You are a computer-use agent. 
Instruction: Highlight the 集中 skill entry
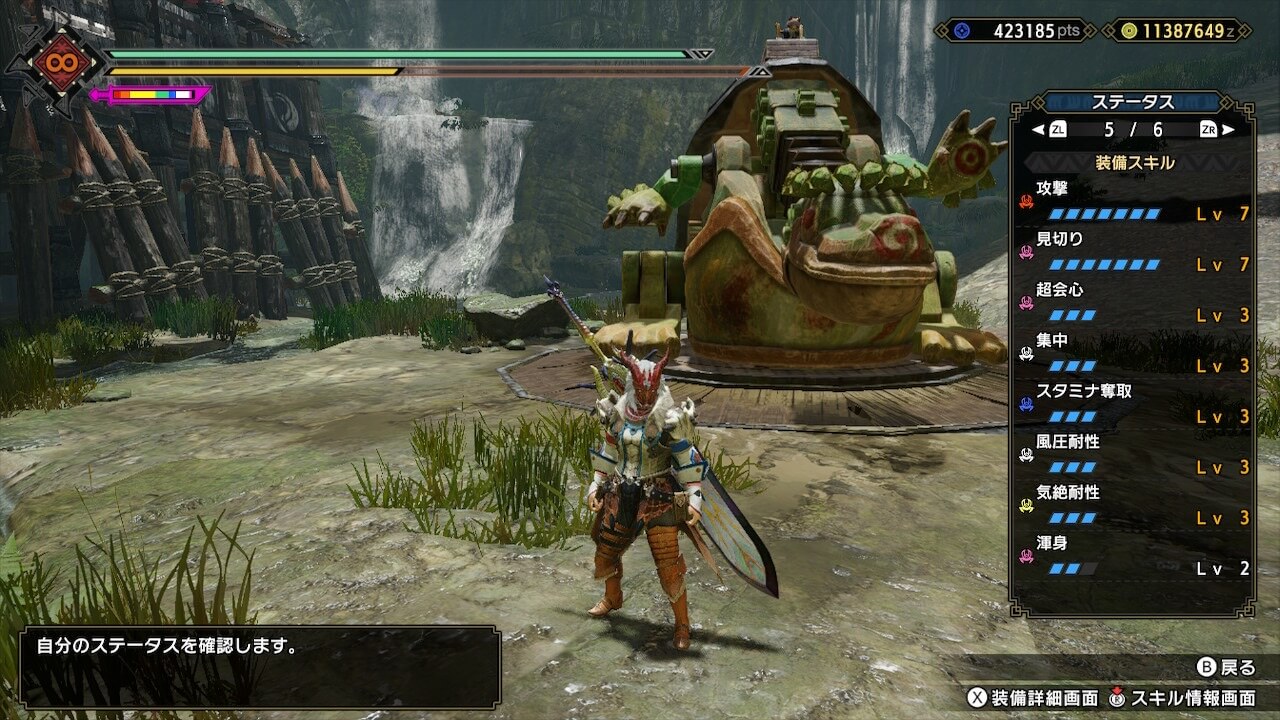point(1134,353)
